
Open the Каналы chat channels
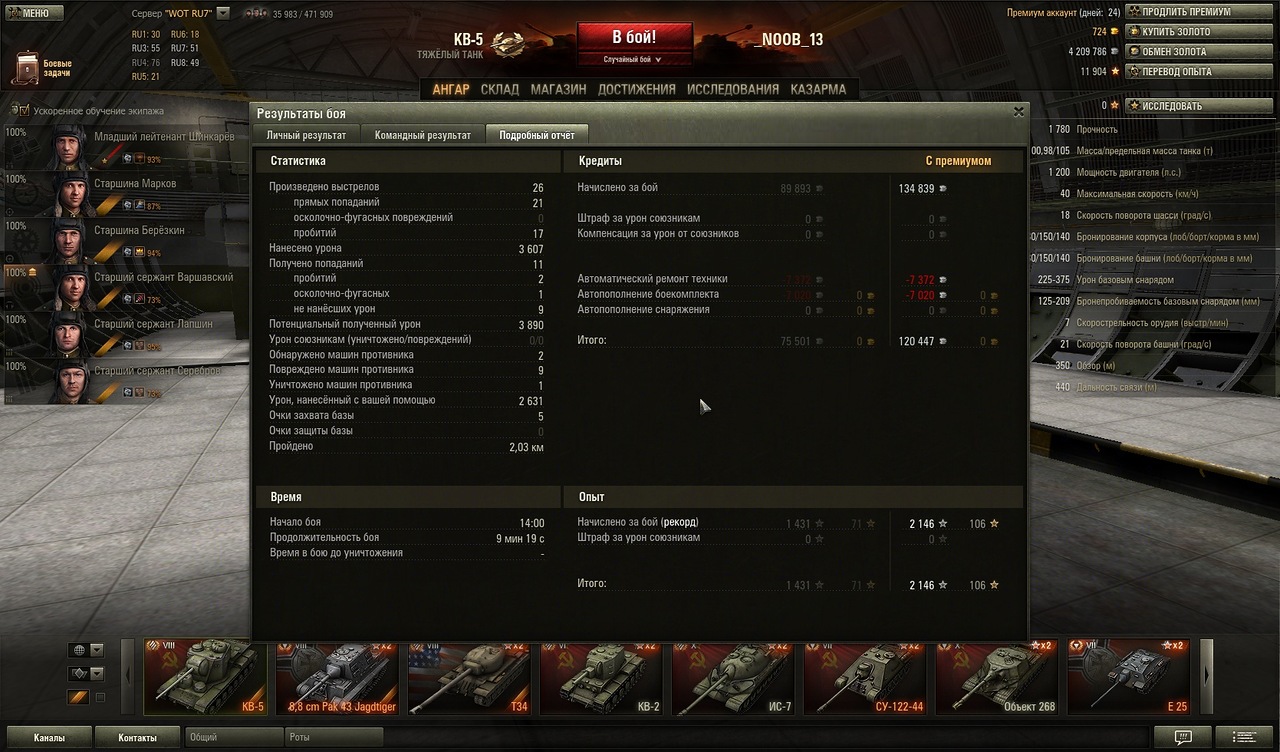(x=48, y=738)
